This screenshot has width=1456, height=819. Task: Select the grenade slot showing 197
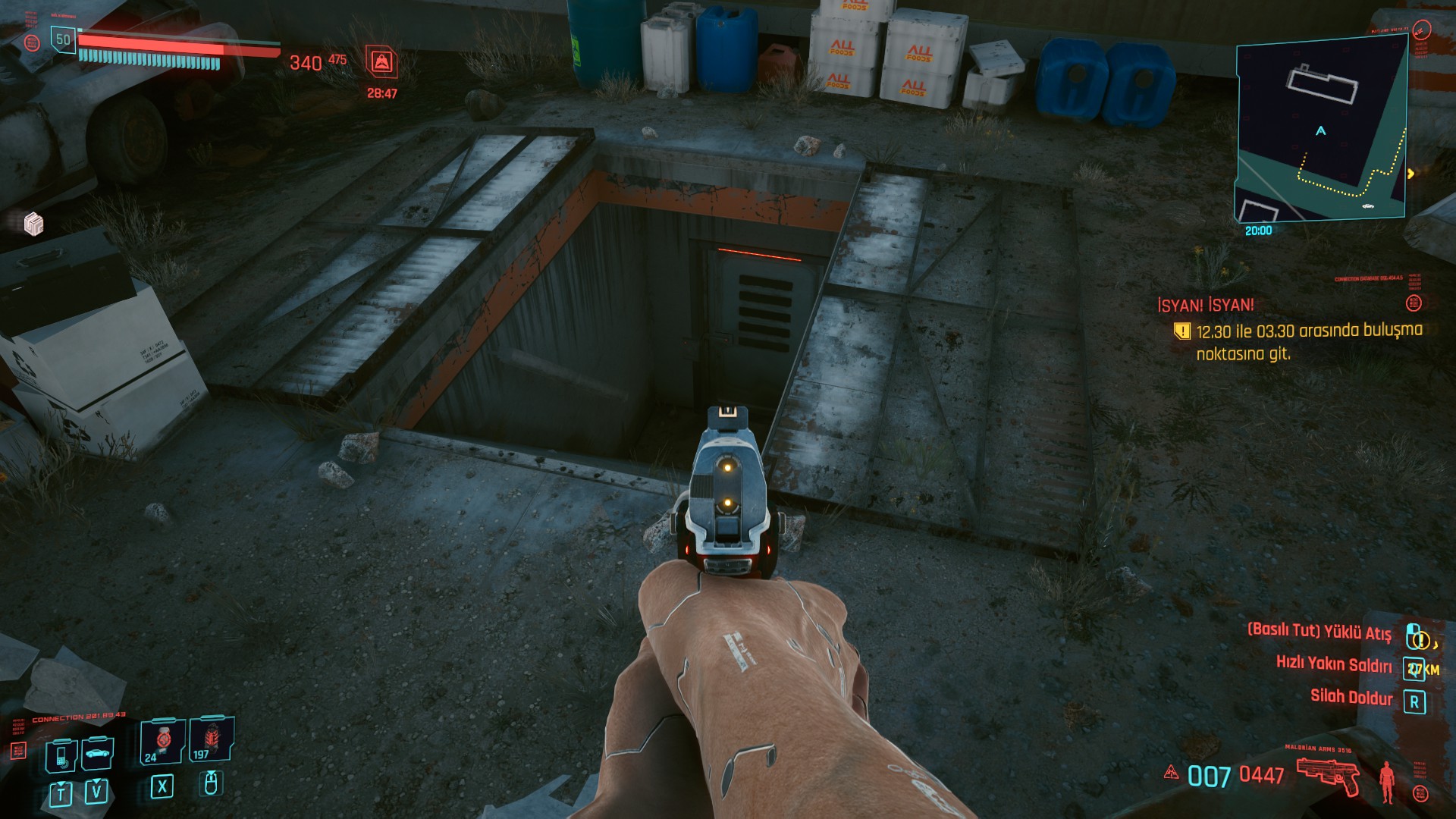click(209, 739)
